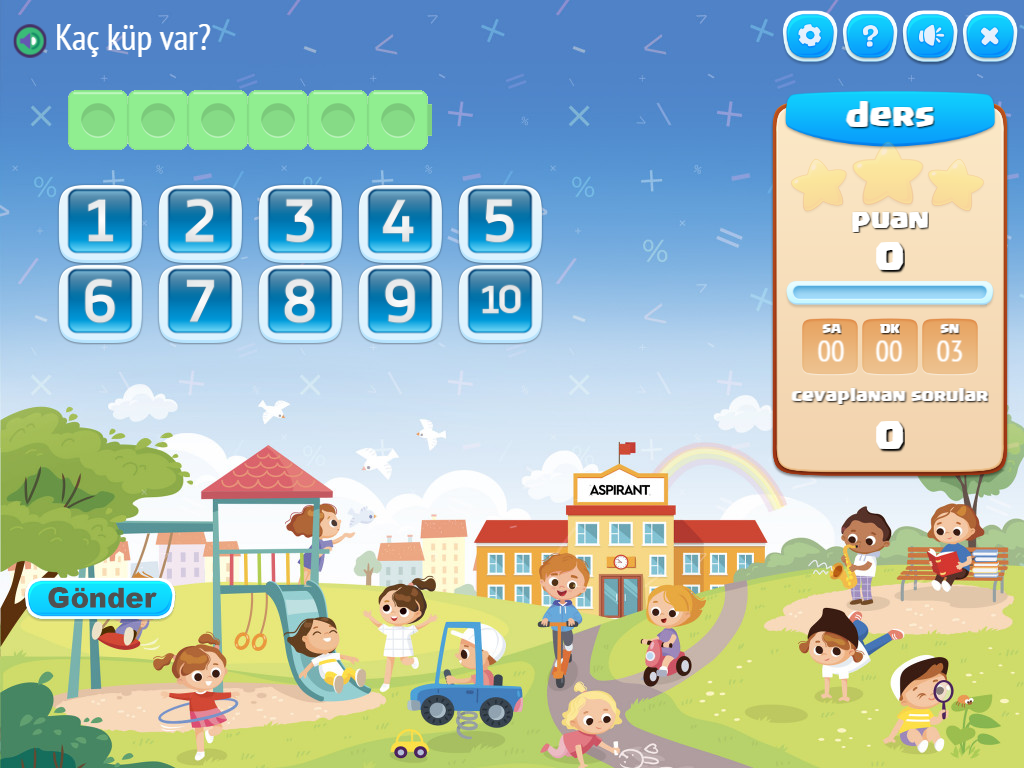Click the number 7 answer button
1024x768 pixels.
[x=200, y=302]
